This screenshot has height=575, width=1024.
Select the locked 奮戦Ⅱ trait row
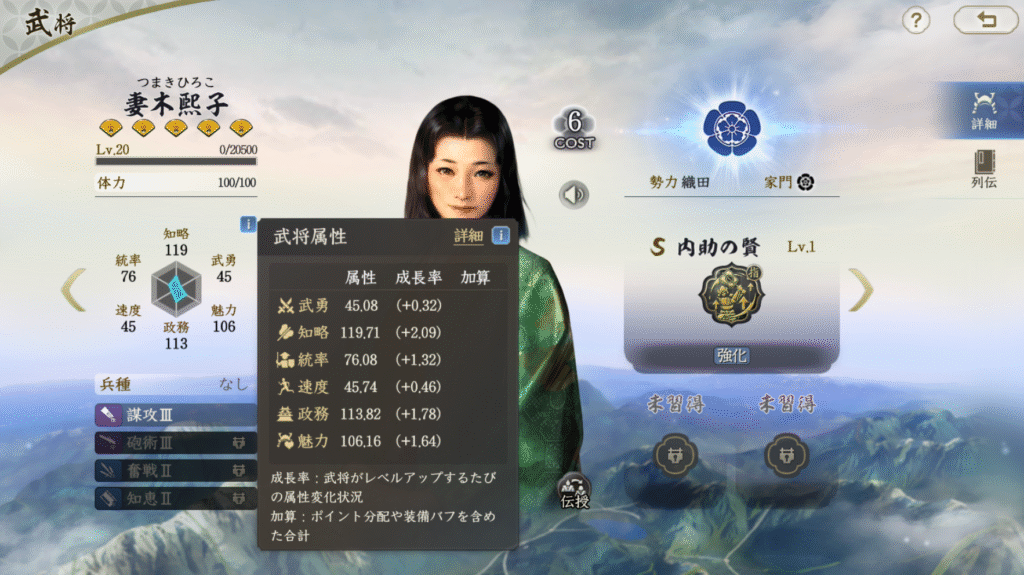pyautogui.click(x=175, y=469)
